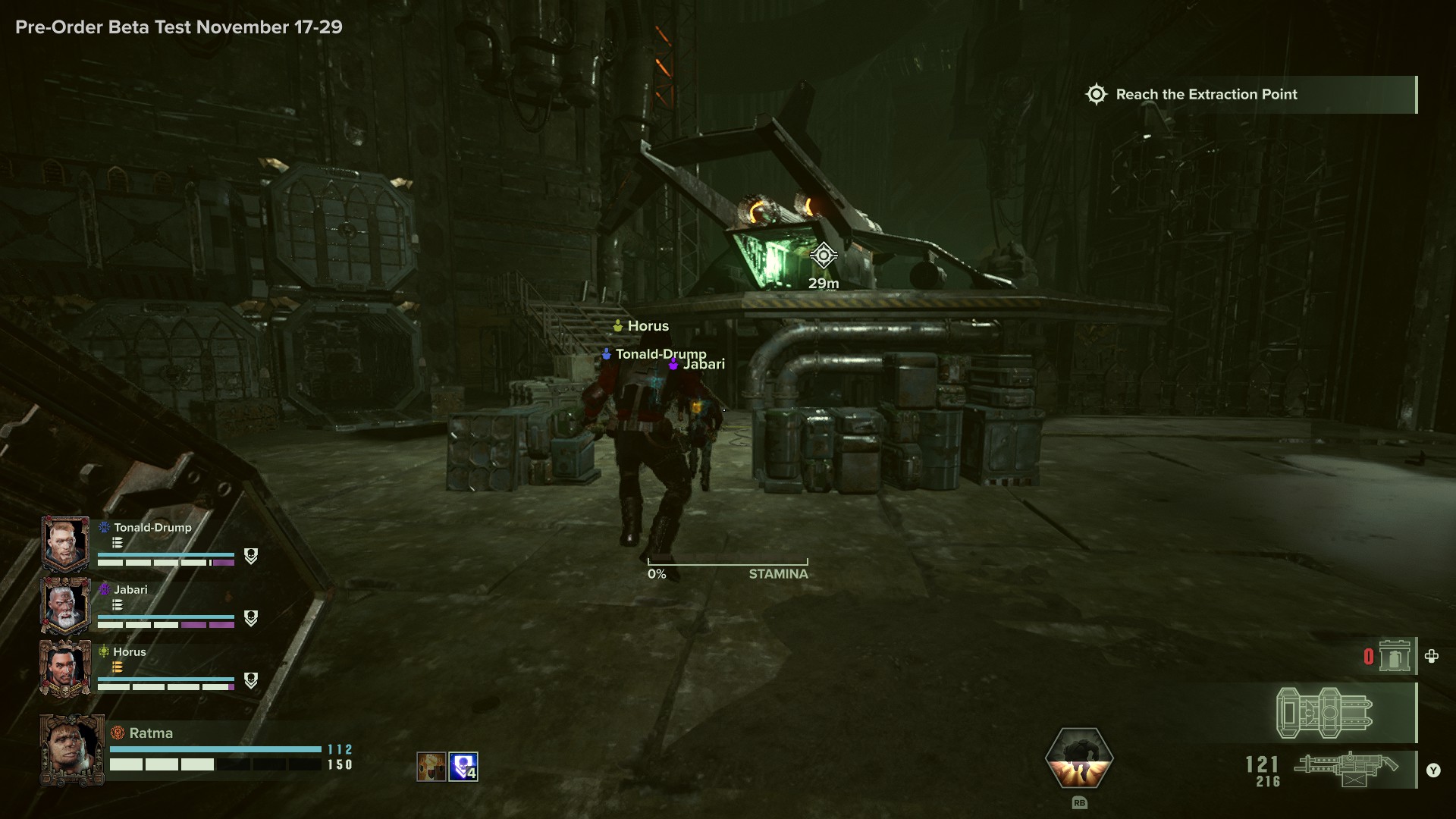Click the extraction point waypoint marker

824,256
